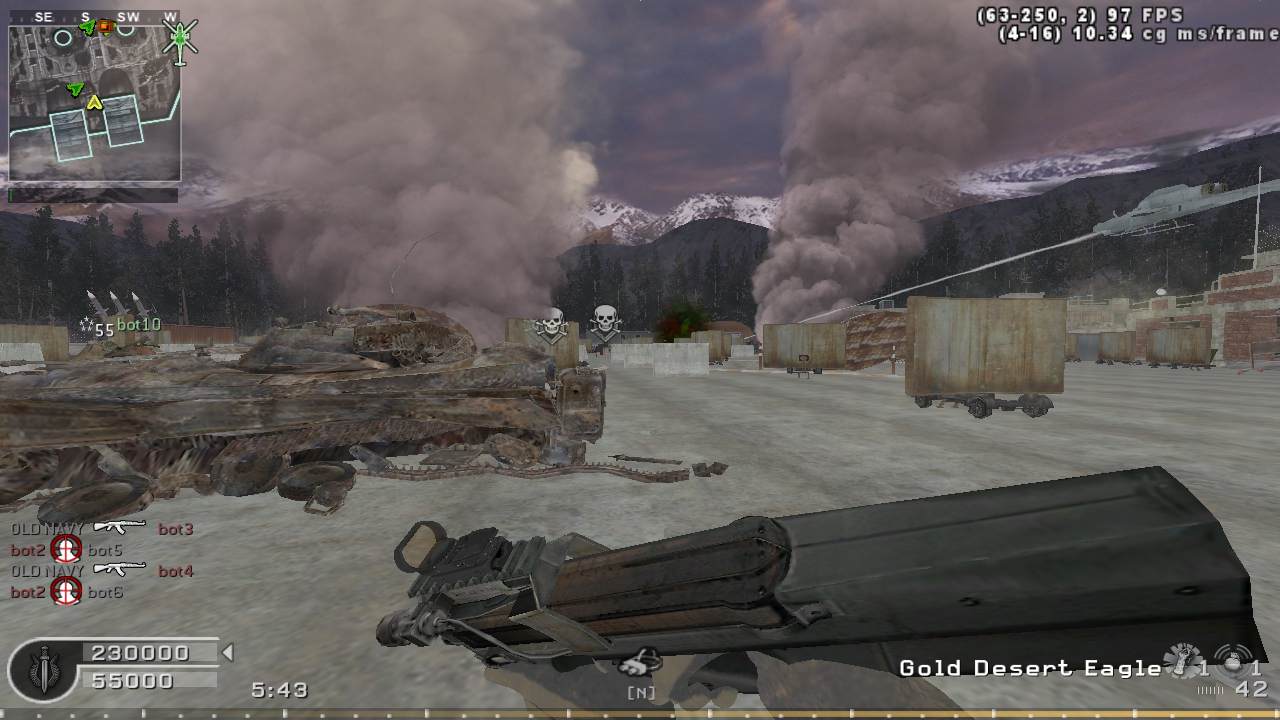The image size is (1280, 720).
Task: Open the dagger rank emblem
Action: pos(44,668)
